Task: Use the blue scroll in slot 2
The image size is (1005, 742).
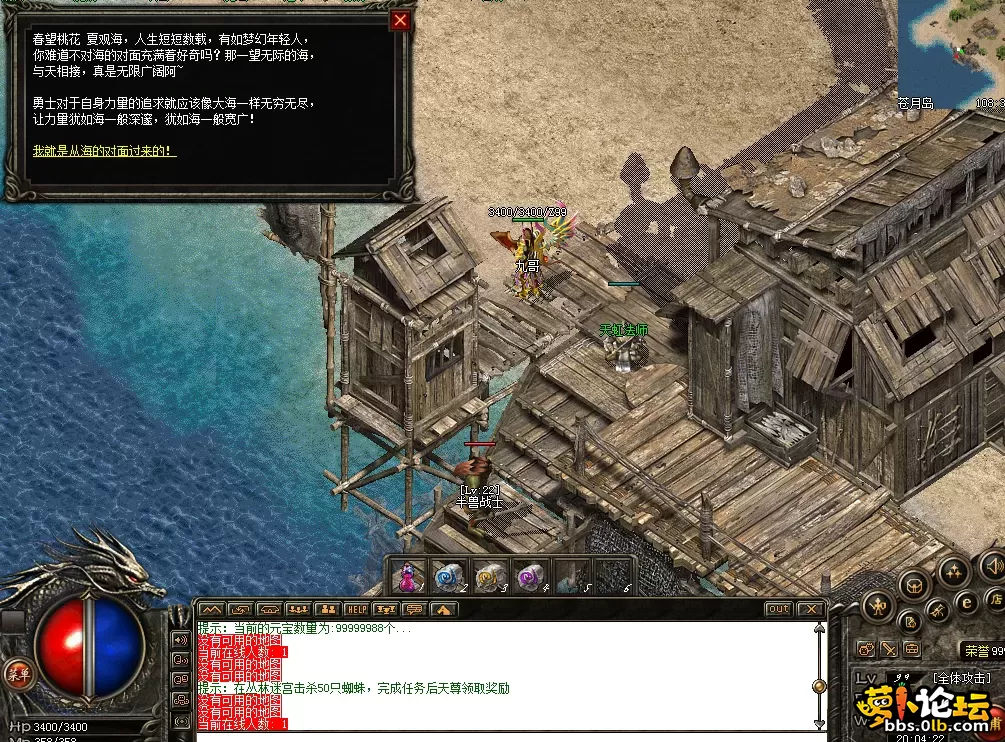Action: tap(447, 577)
